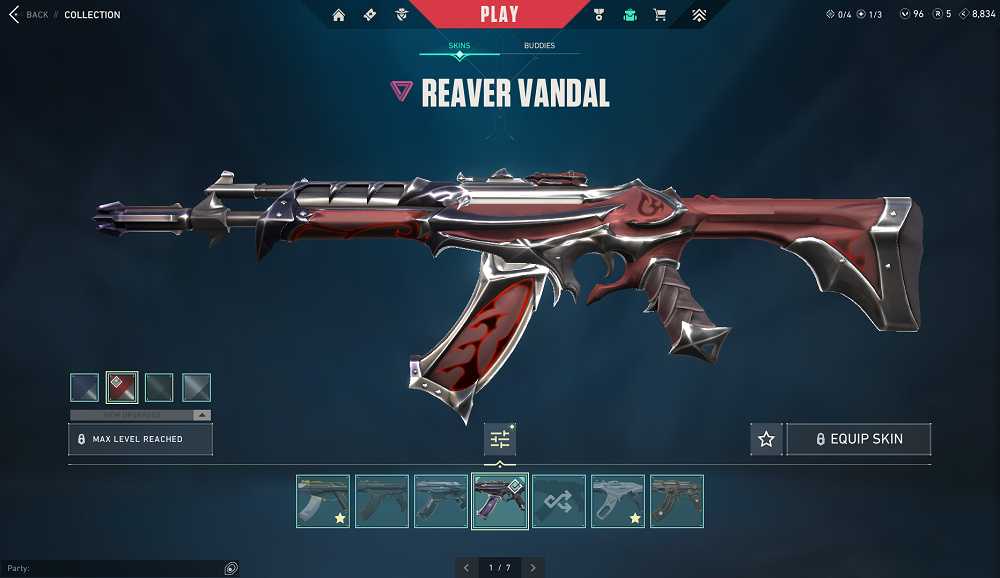Go to the previous skins page

pyautogui.click(x=466, y=567)
